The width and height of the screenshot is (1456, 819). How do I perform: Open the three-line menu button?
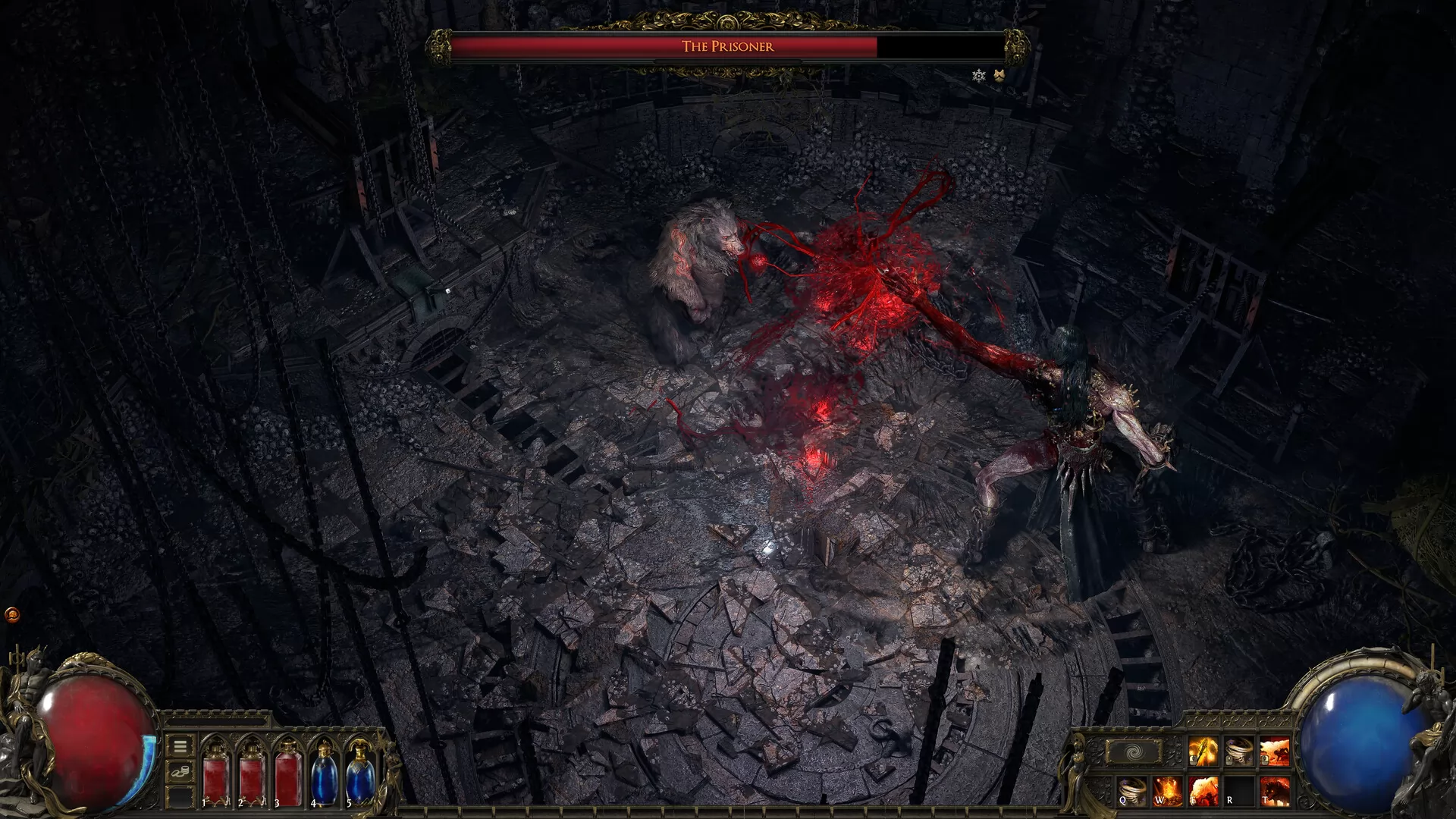pos(180,746)
